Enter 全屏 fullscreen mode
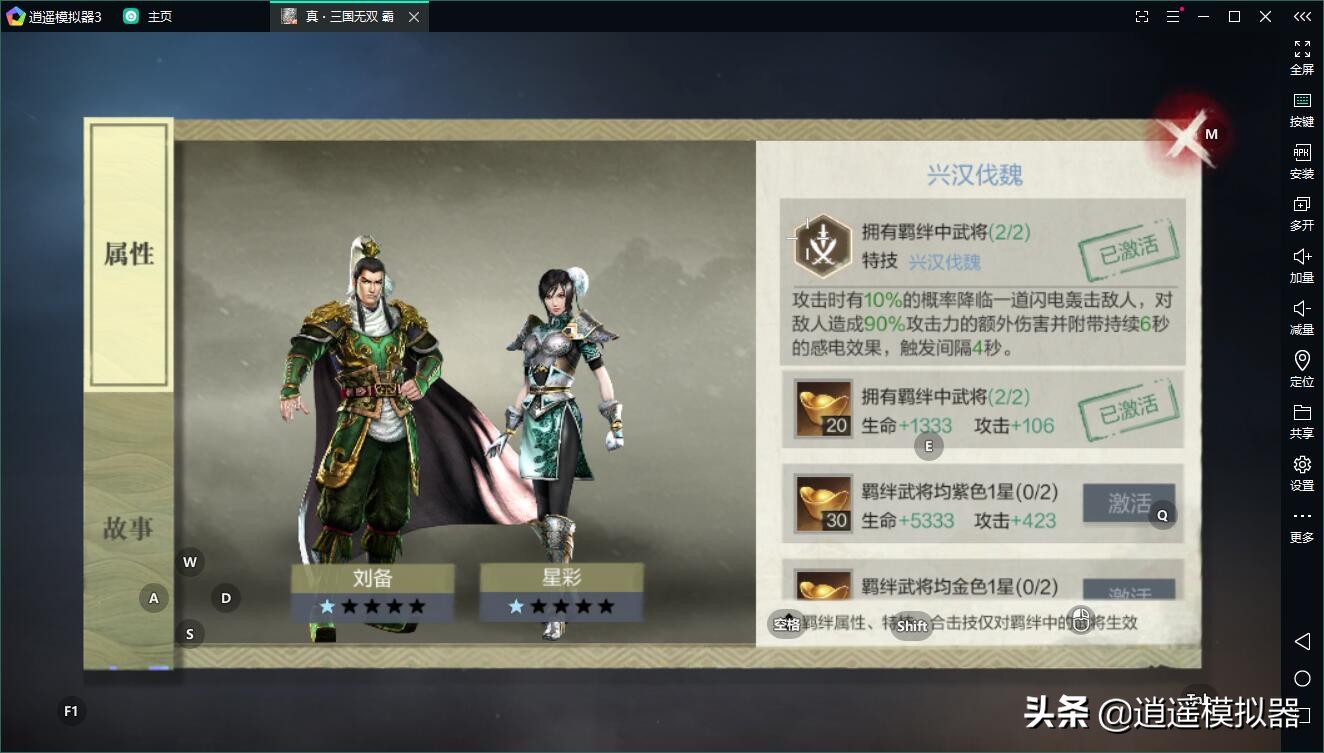Screen dimensions: 1324x753 tap(1301, 57)
